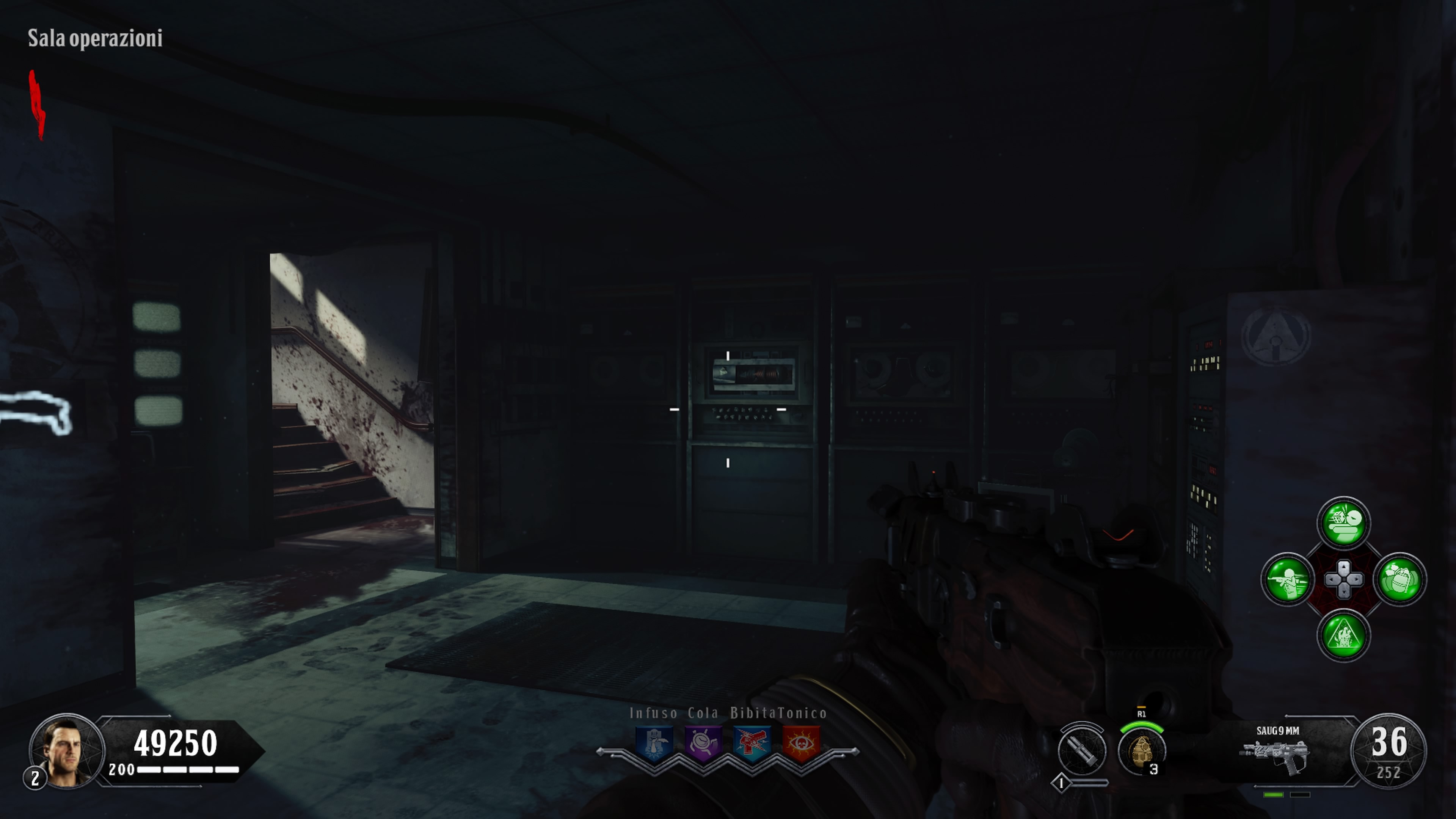The width and height of the screenshot is (1456, 819).
Task: Trigger the triangle warning elixir orb
Action: pos(1343,635)
